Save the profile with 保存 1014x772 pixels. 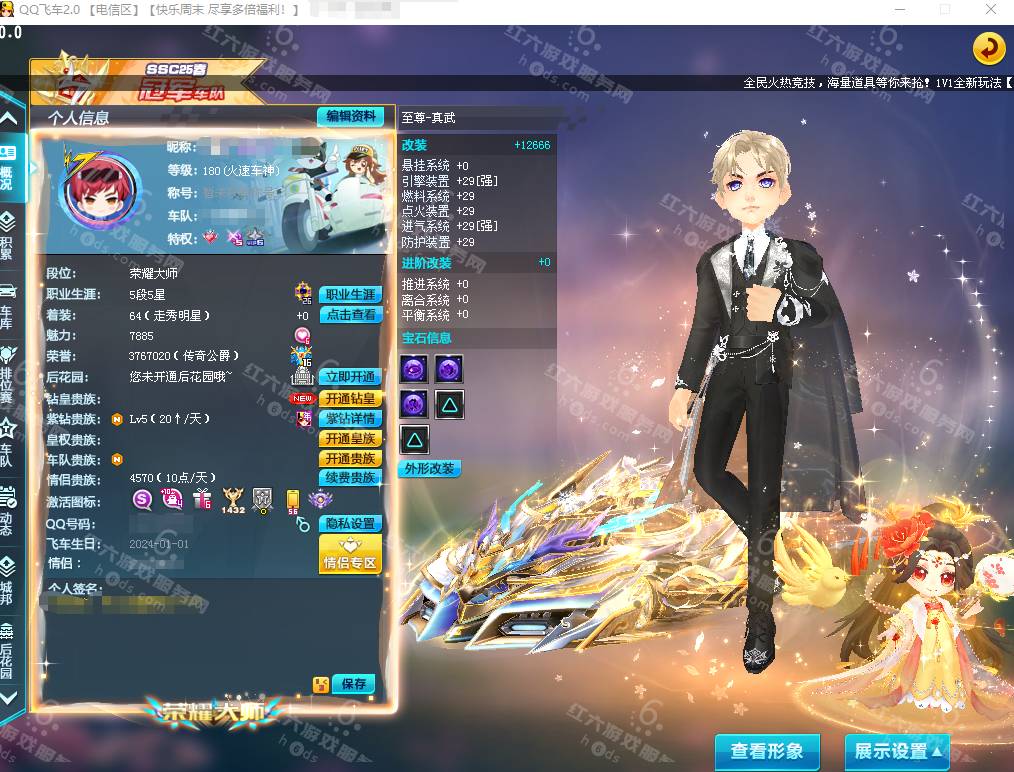point(353,684)
